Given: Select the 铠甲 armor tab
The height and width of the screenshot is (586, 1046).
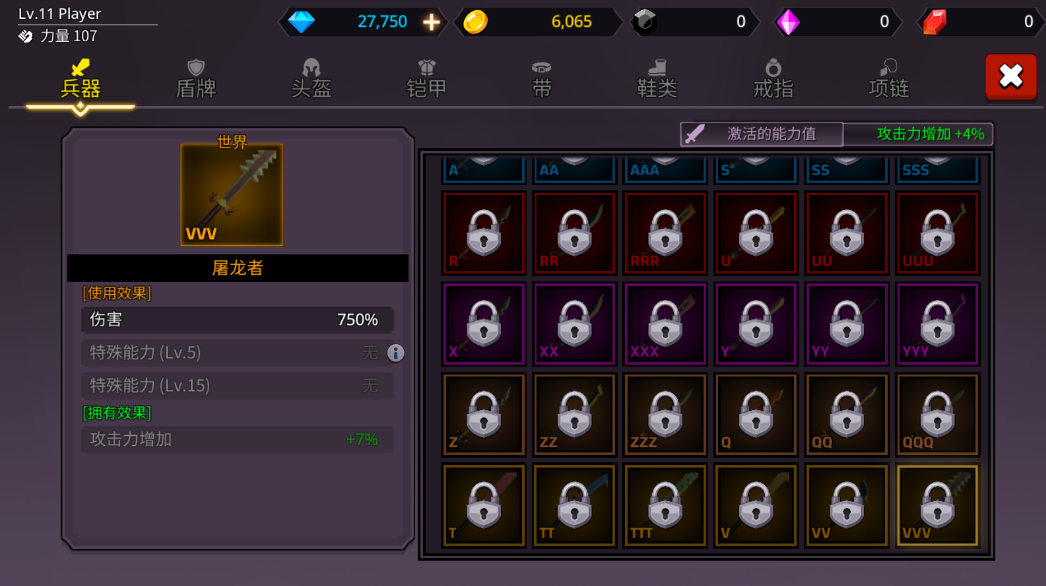Looking at the screenshot, I should tap(427, 78).
